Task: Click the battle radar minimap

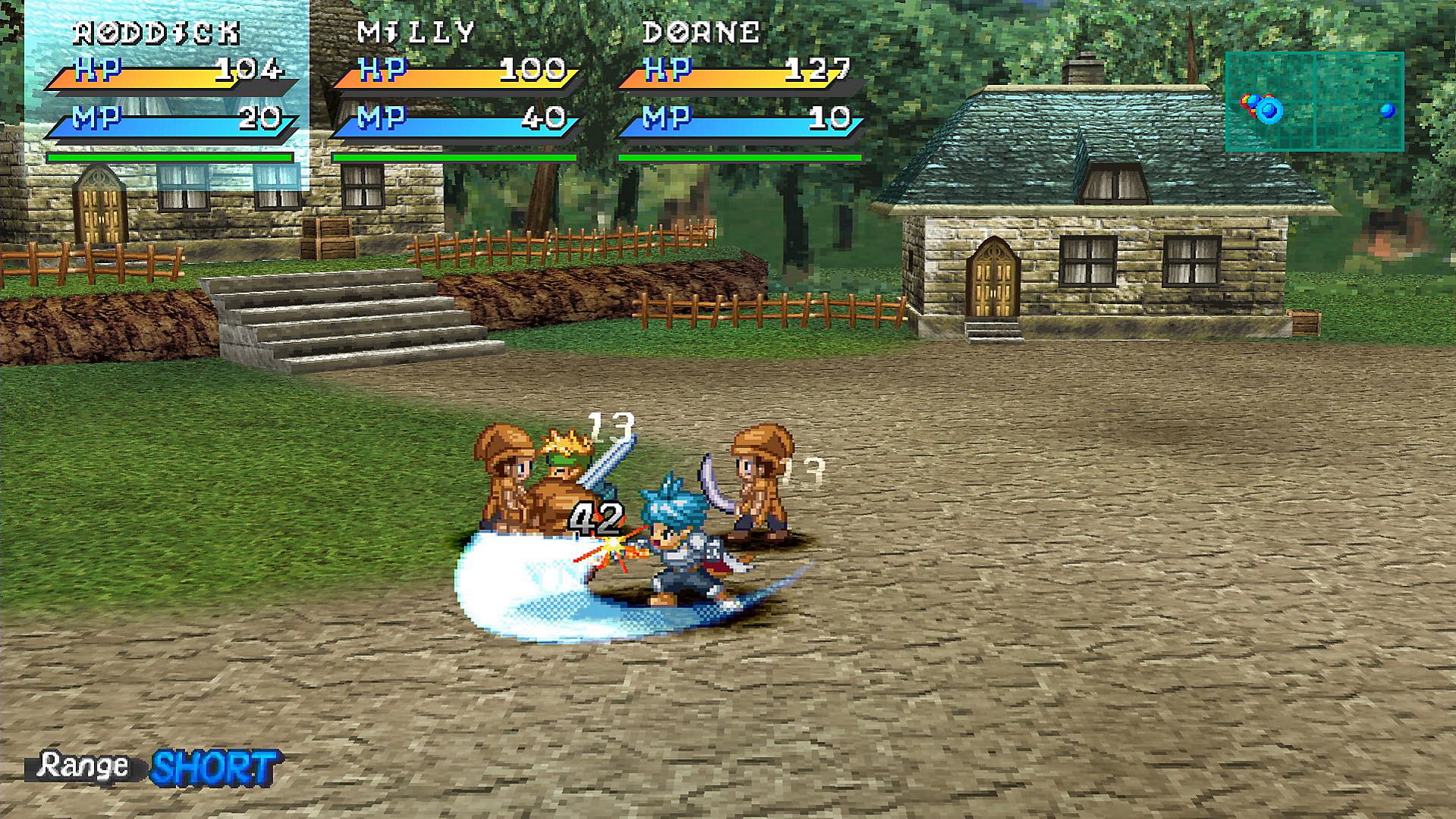Action: point(1314,102)
